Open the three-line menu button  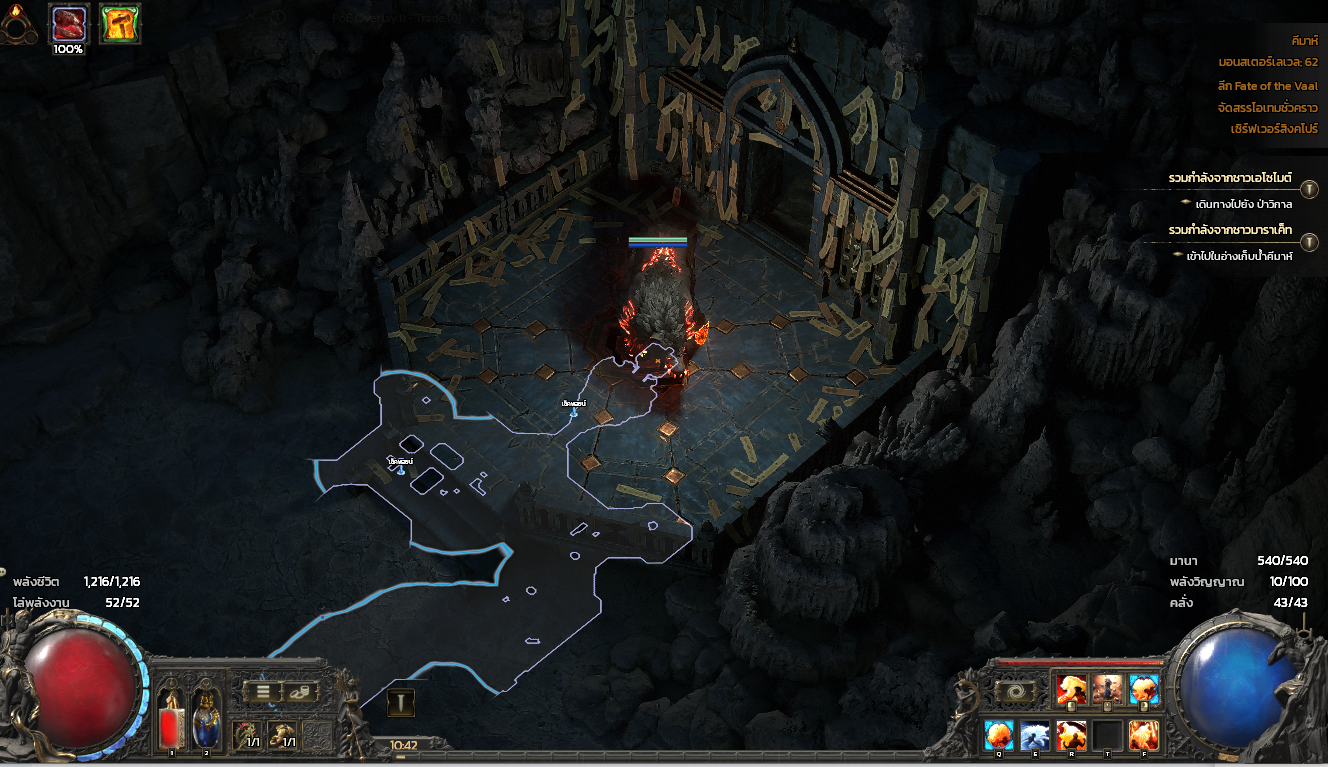(x=264, y=690)
